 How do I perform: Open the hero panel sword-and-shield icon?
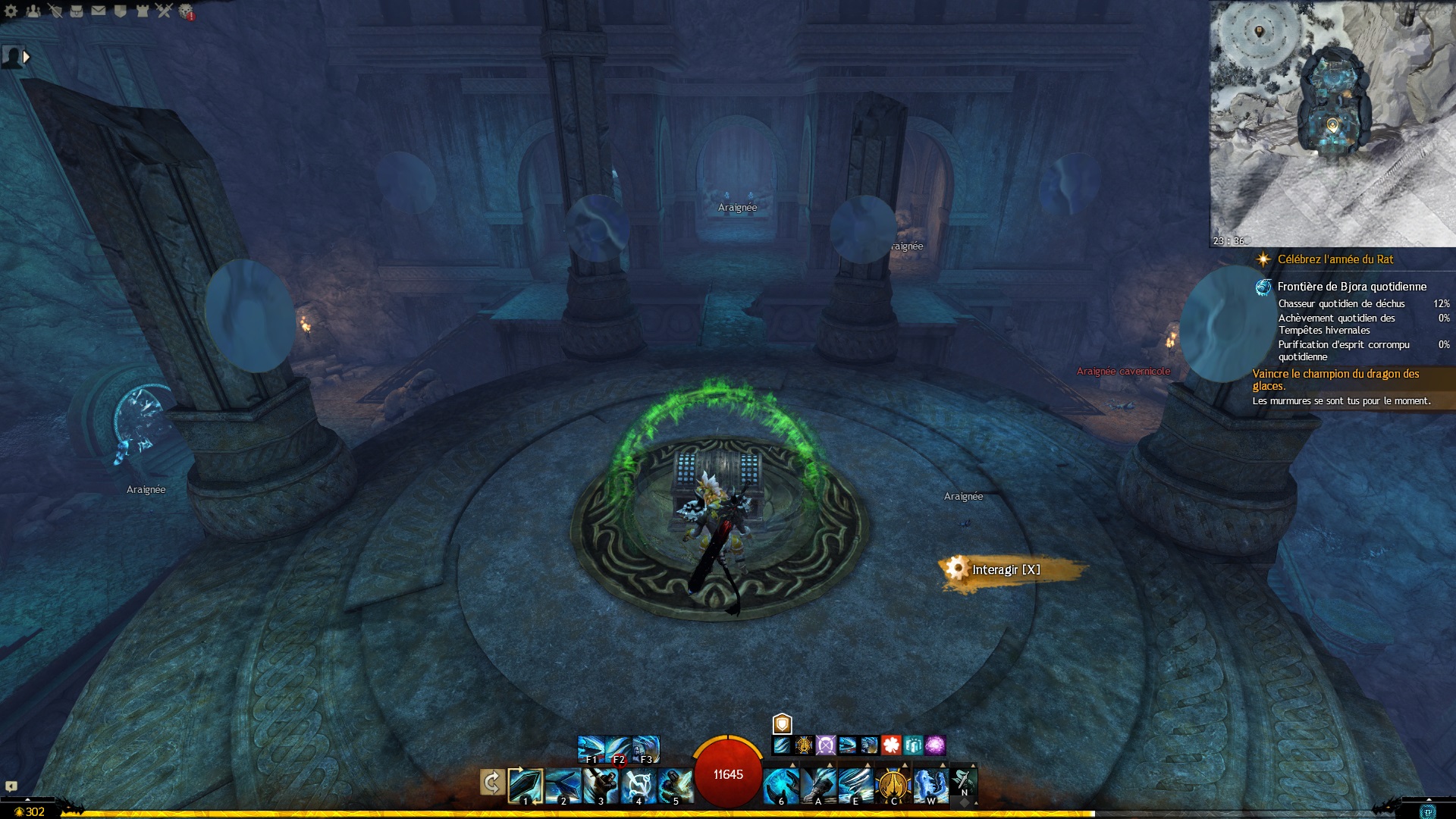(x=55, y=11)
